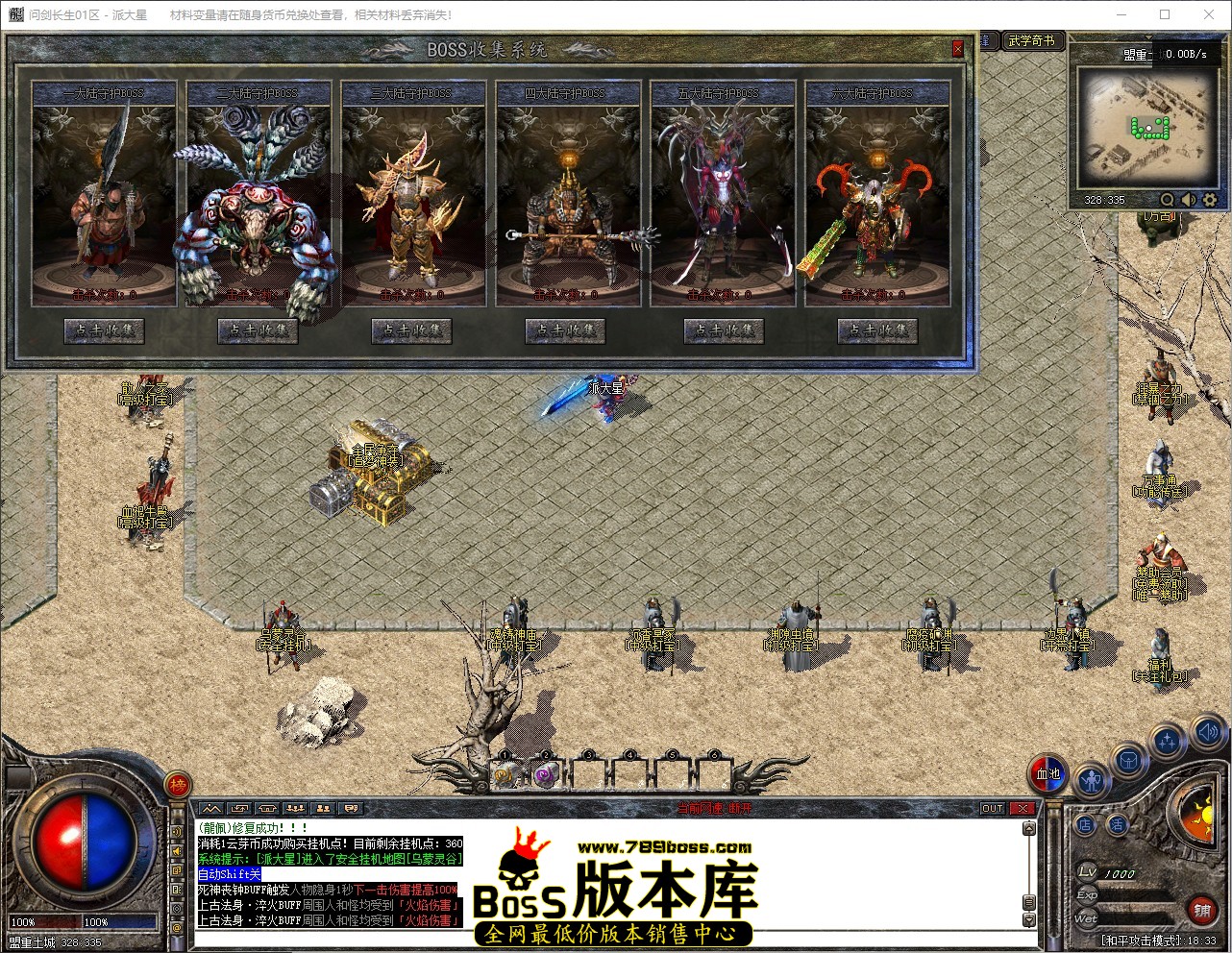This screenshot has width=1232, height=953.
Task: Open the magnifier zoom icon under the minimap
Action: click(x=1168, y=200)
